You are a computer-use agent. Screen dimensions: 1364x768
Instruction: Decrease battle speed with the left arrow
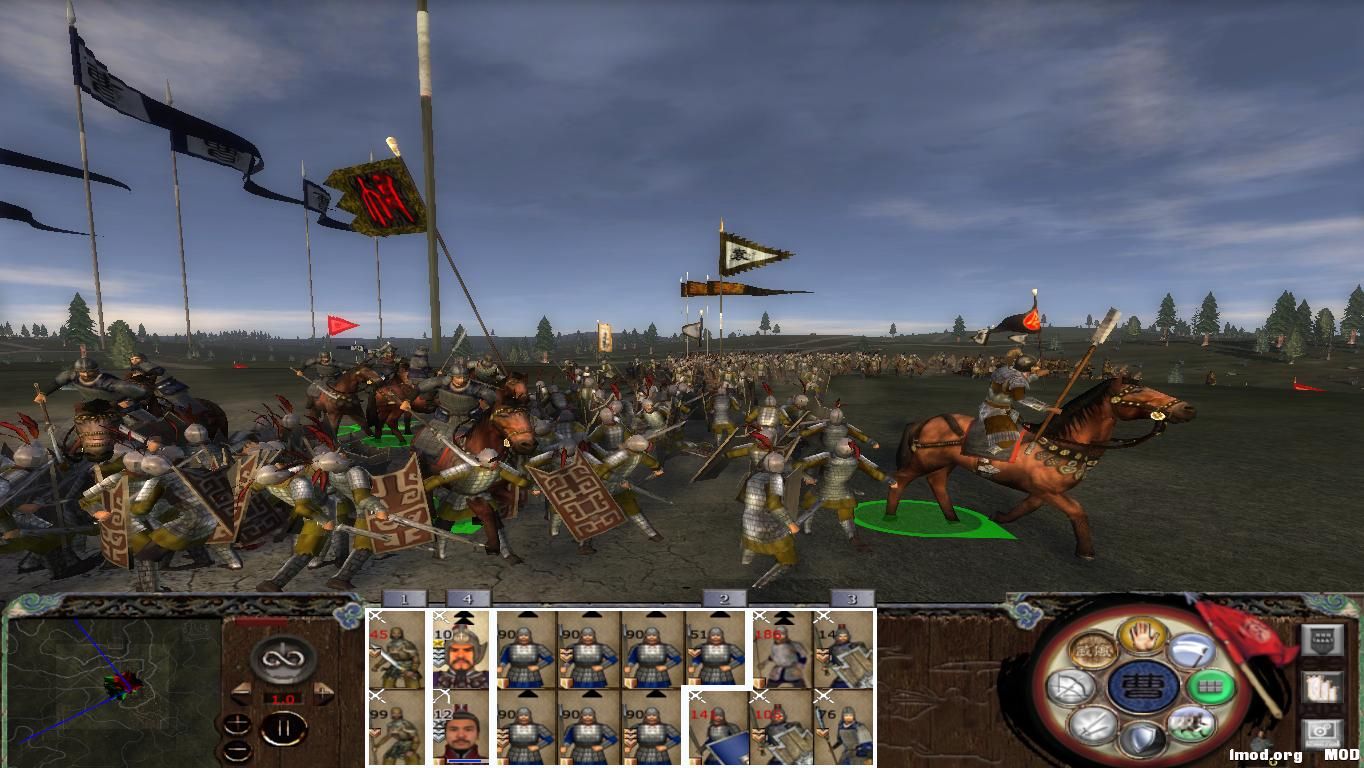[x=241, y=693]
